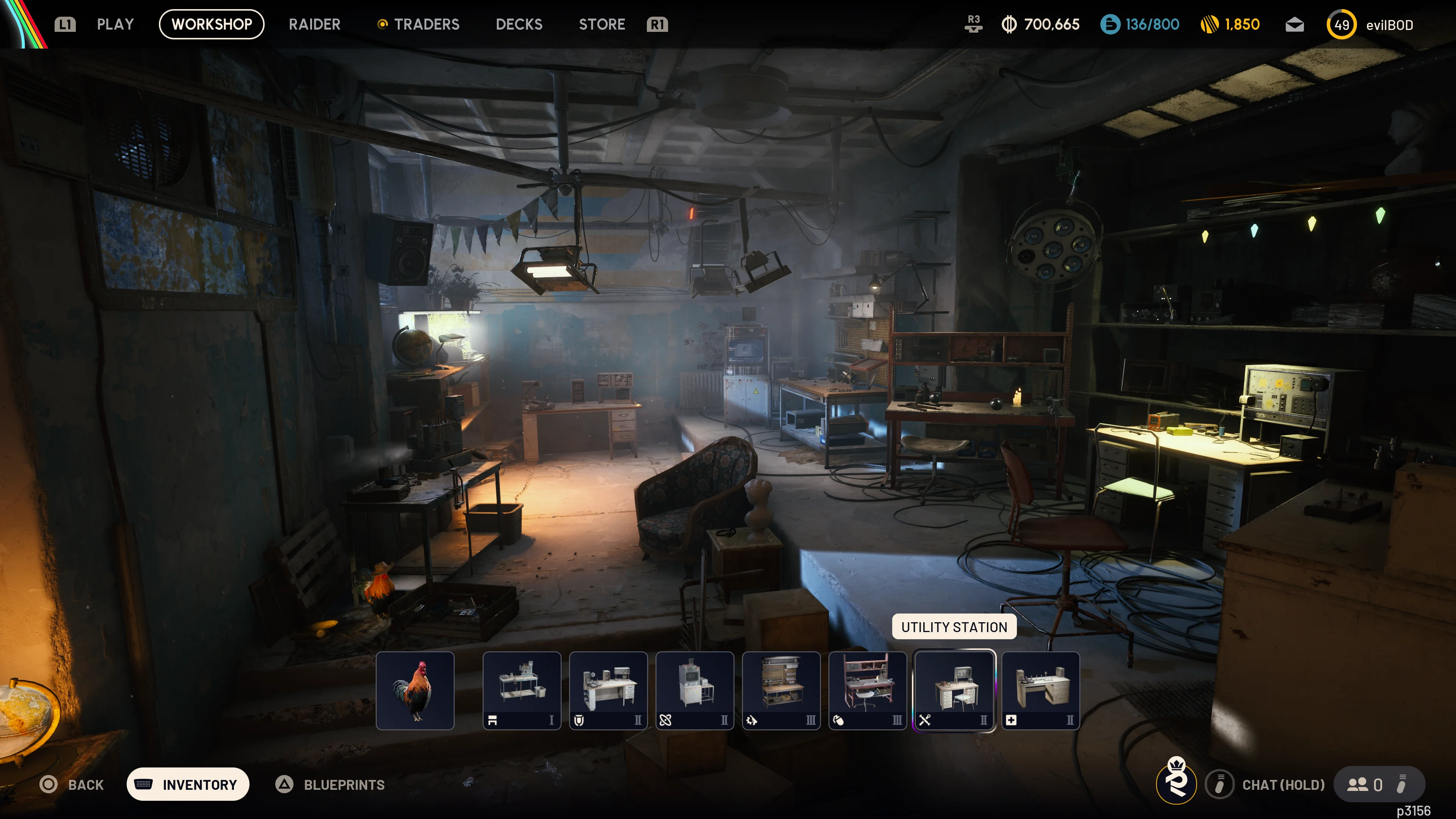This screenshot has height=819, width=1456.
Task: Open the STORE page
Action: coord(601,24)
